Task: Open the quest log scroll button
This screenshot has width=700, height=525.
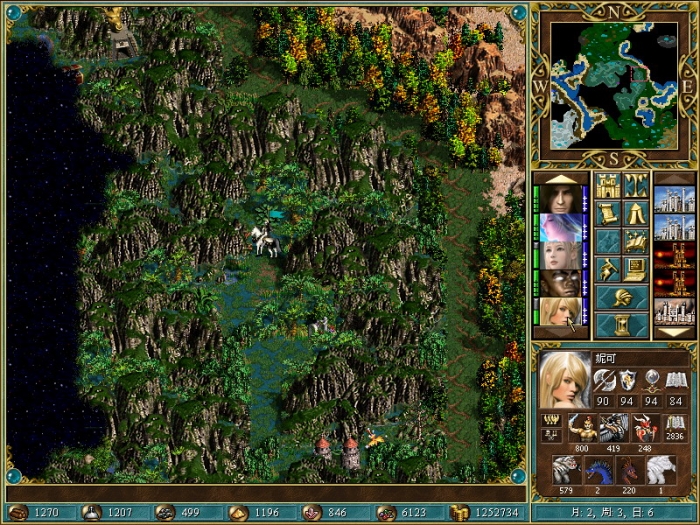Action: (x=608, y=213)
